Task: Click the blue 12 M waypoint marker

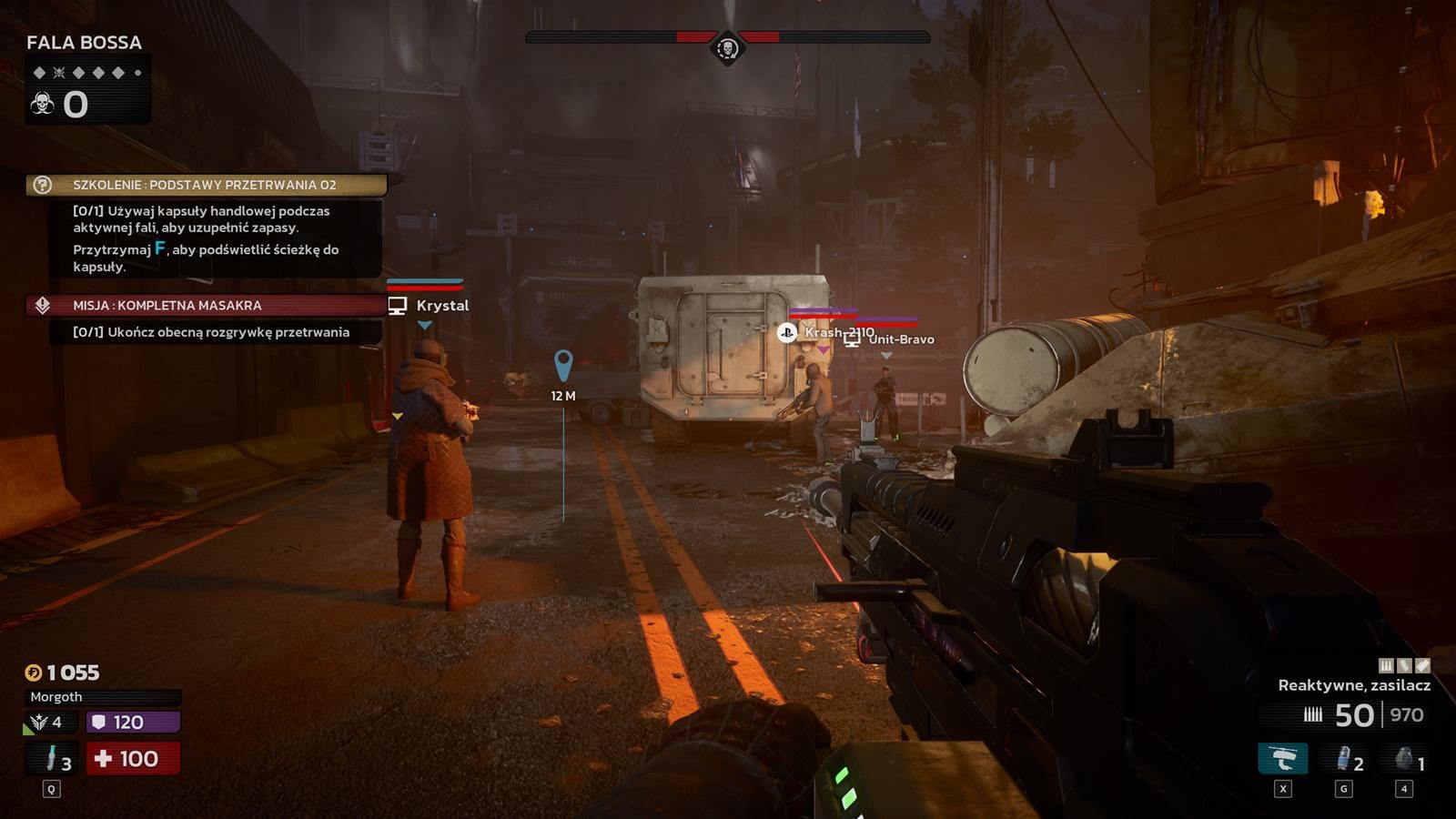Action: [x=563, y=366]
